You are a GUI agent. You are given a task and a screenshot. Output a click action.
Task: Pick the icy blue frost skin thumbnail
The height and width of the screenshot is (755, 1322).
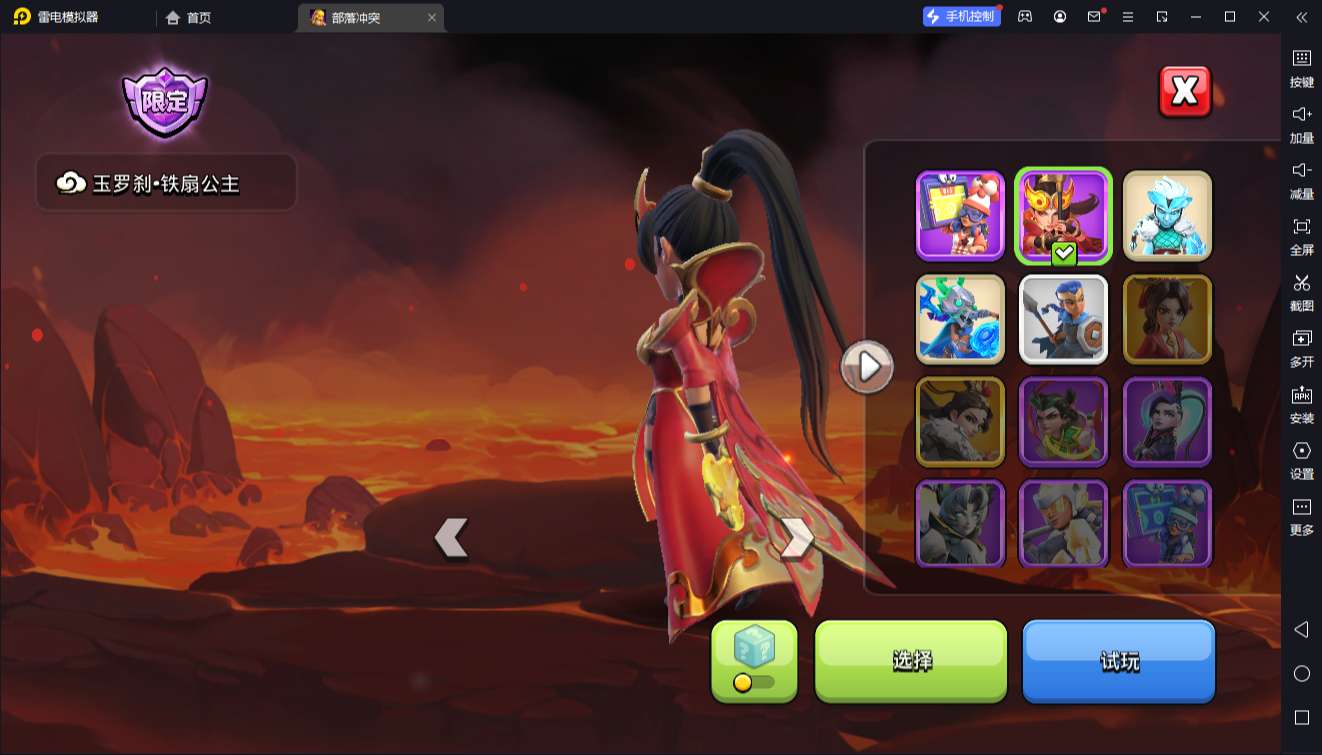coord(1167,215)
